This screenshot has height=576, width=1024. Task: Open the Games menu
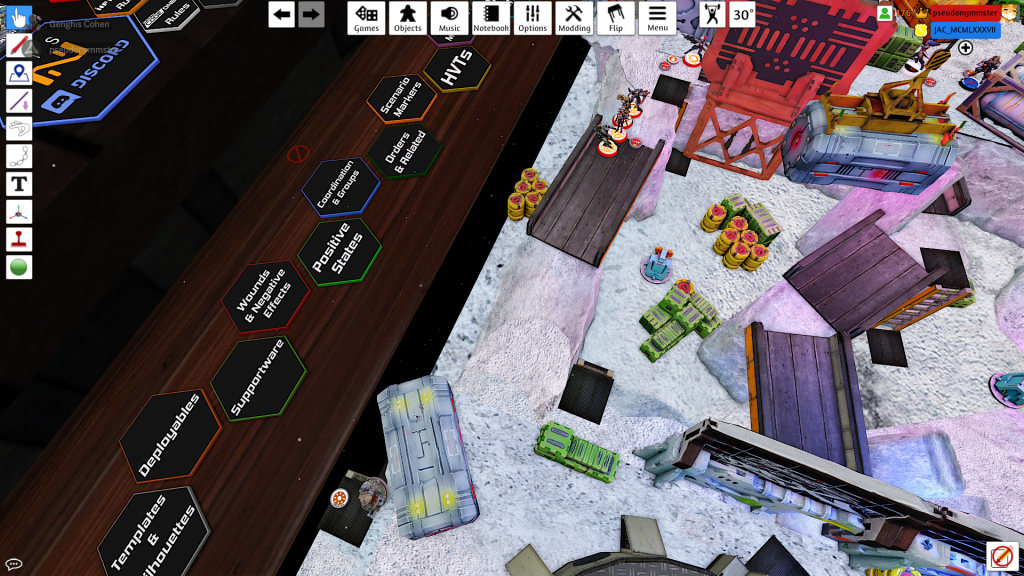tap(366, 17)
